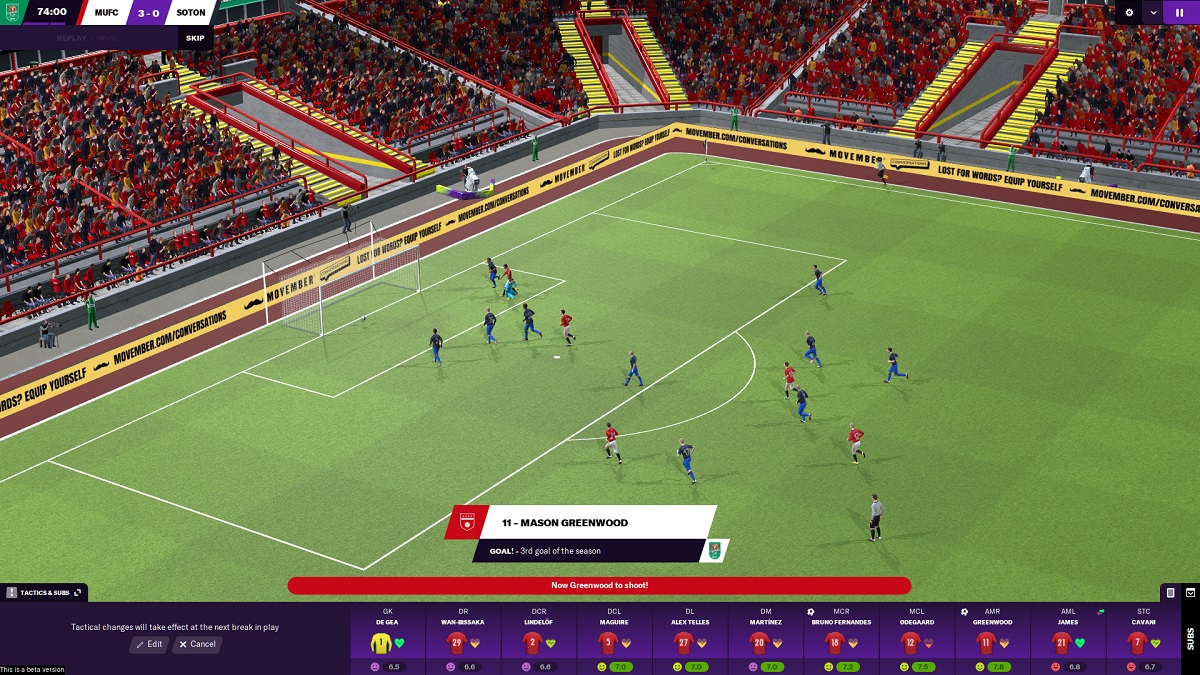This screenshot has height=675, width=1200.
Task: Edit the pending tactical changes
Action: (149, 644)
